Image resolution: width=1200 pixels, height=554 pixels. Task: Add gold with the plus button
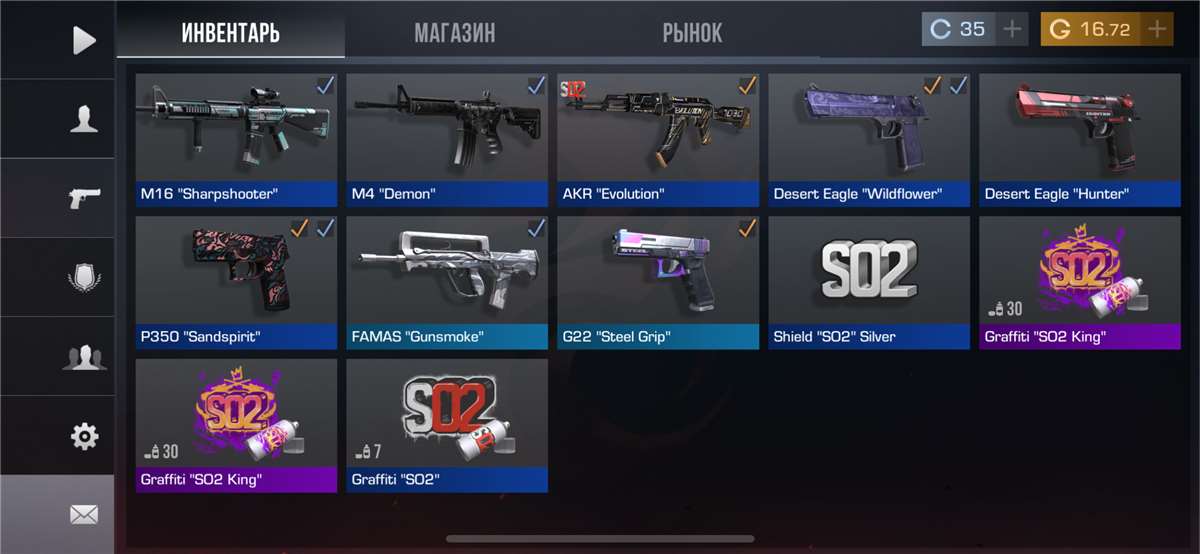[x=1157, y=29]
